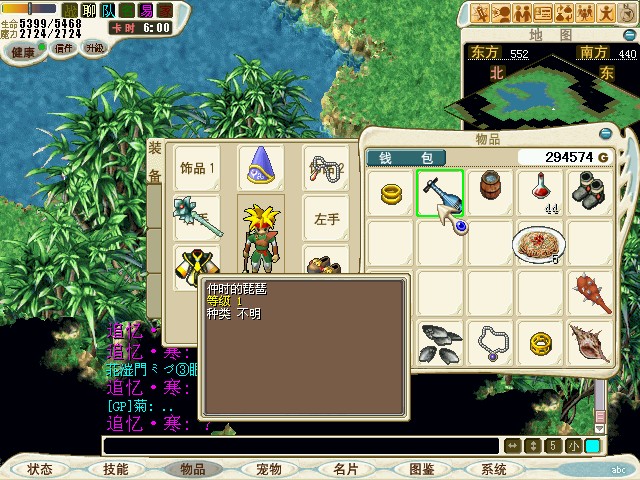Open the 技能 skills menu
640x480 pixels.
pyautogui.click(x=116, y=468)
